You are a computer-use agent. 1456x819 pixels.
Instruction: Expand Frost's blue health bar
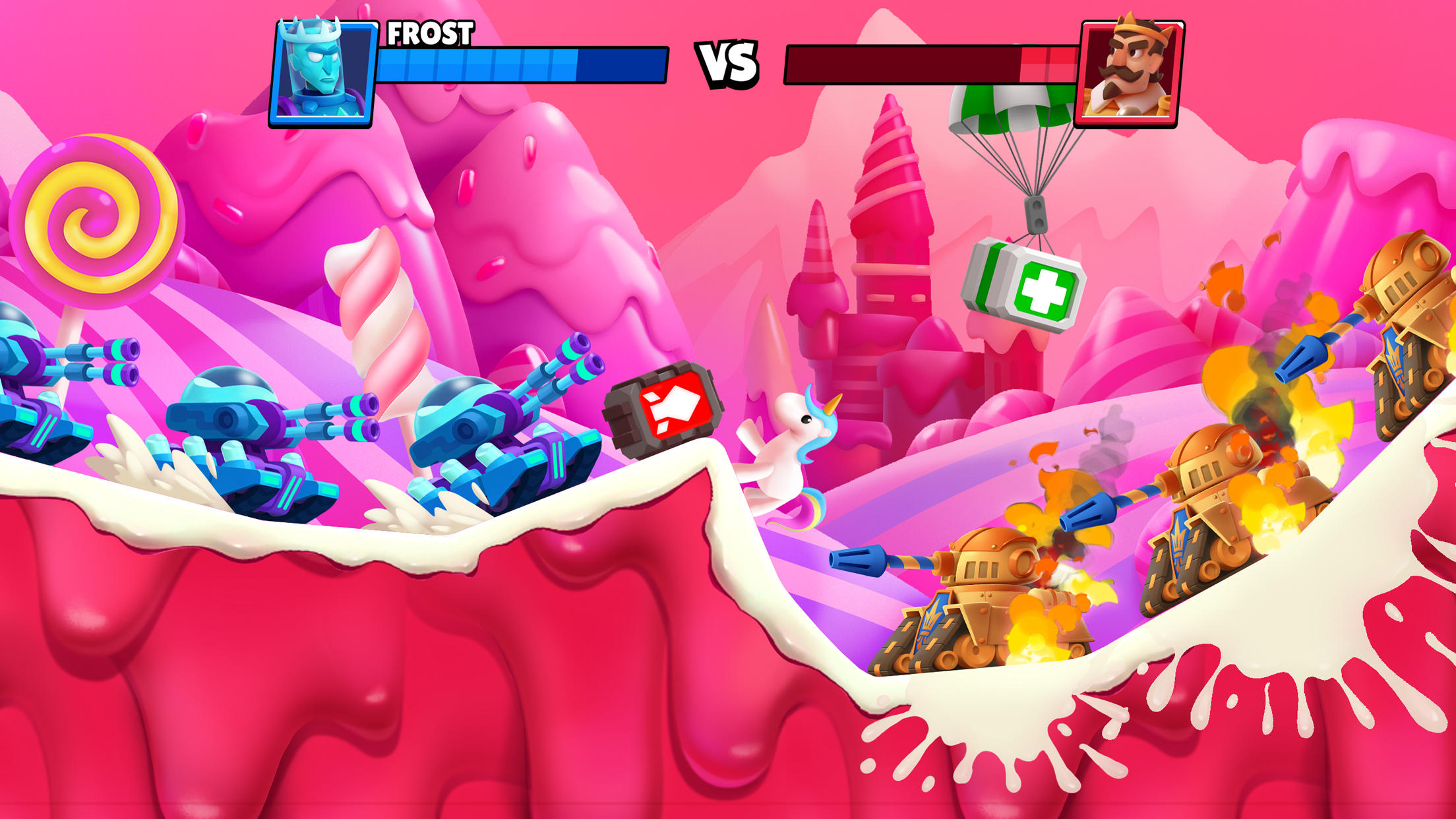(x=521, y=66)
